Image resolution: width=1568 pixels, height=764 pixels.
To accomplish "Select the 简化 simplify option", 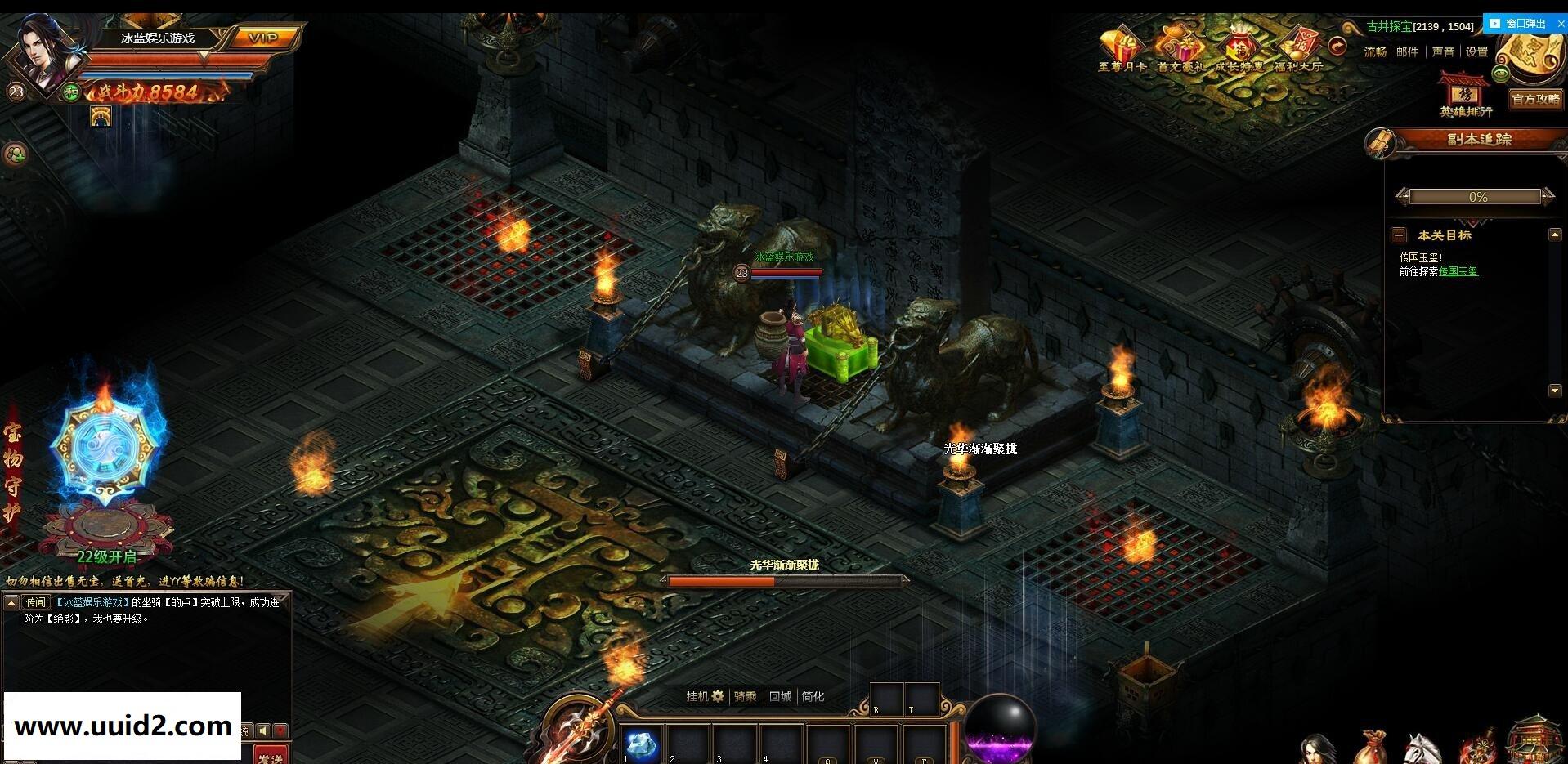I will tap(813, 696).
